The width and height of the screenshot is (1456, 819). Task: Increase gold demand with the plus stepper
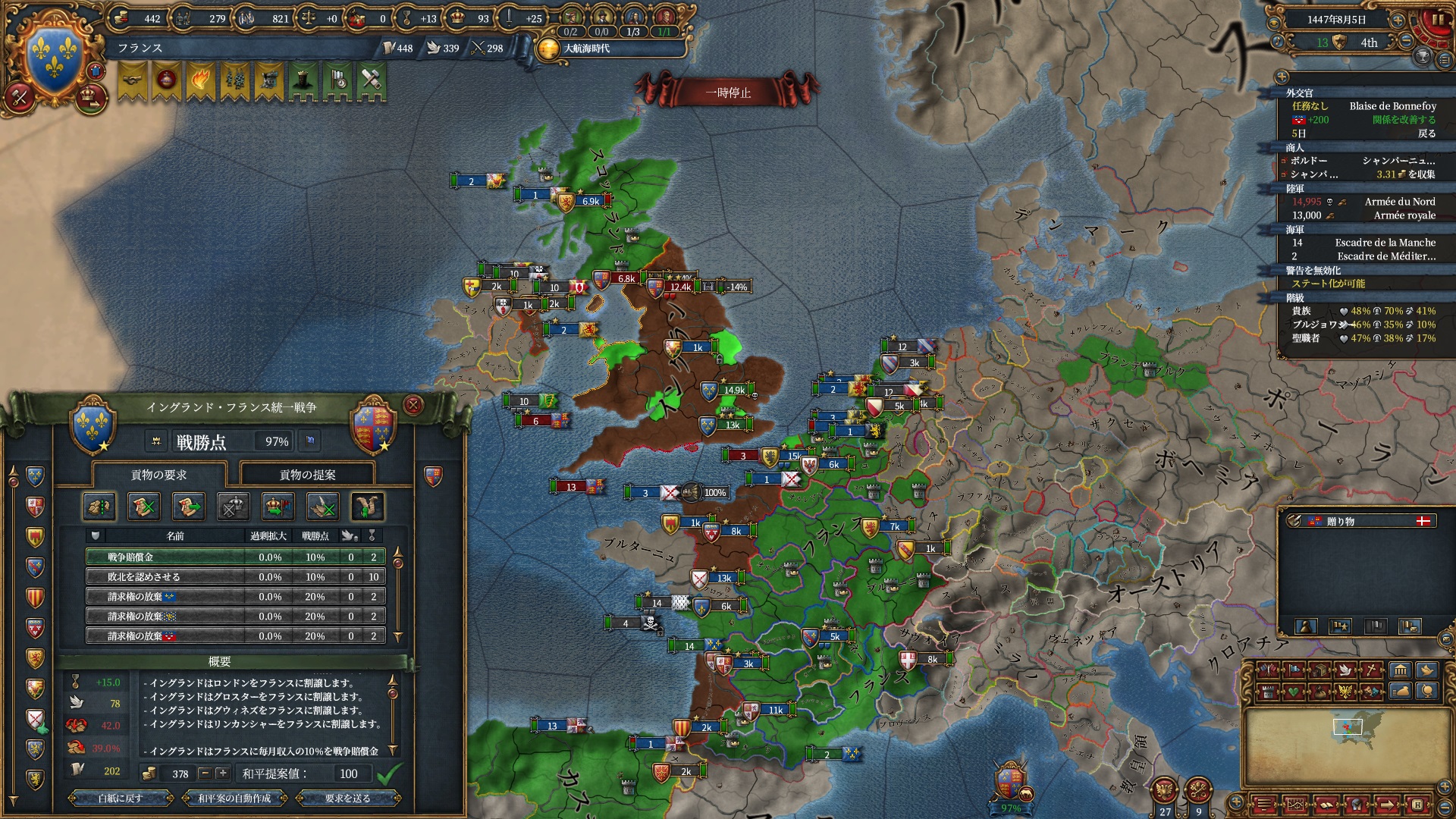click(222, 773)
